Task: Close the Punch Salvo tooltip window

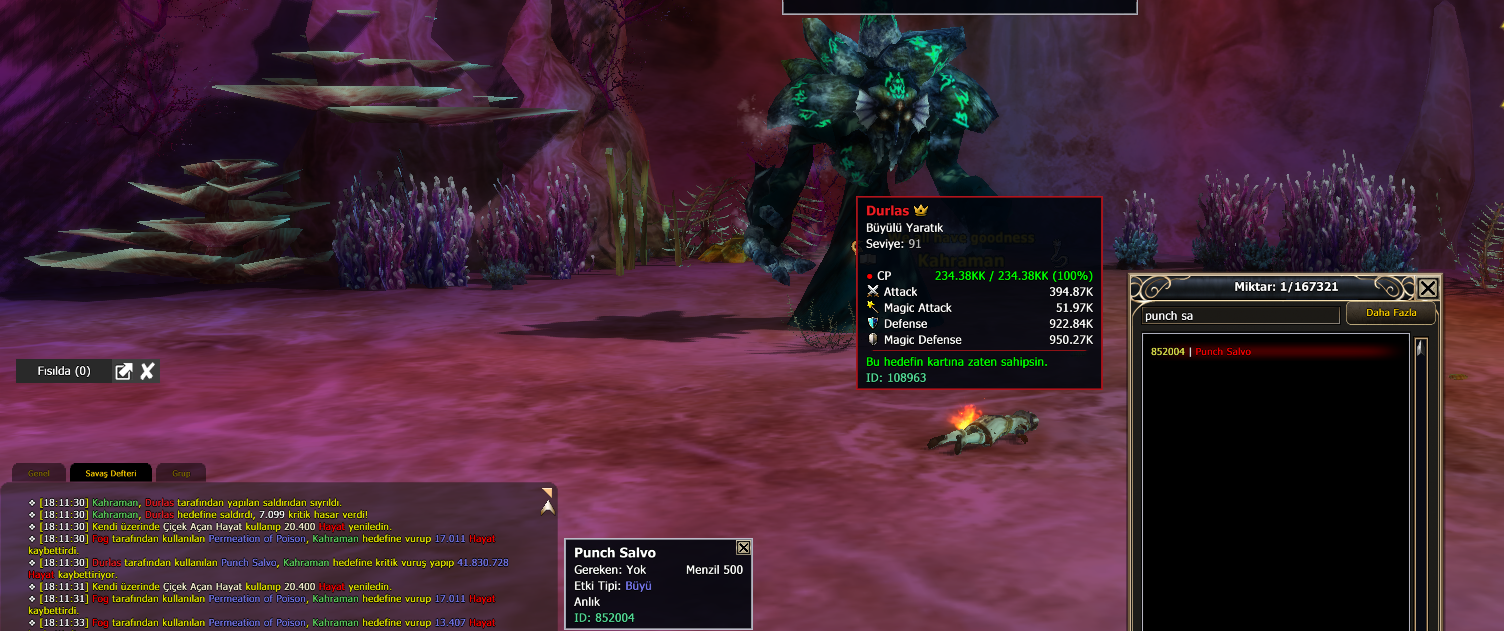Action: (743, 548)
